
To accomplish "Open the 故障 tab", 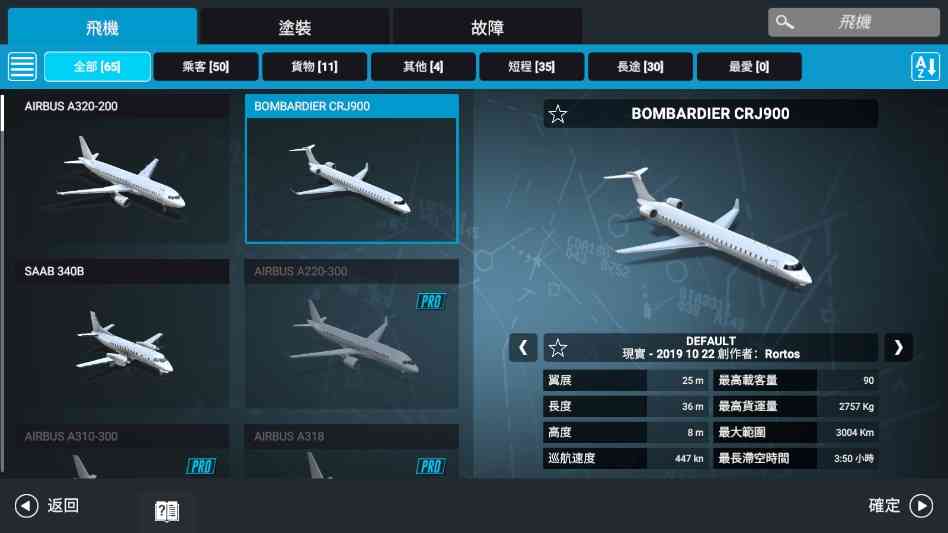I will pos(487,27).
